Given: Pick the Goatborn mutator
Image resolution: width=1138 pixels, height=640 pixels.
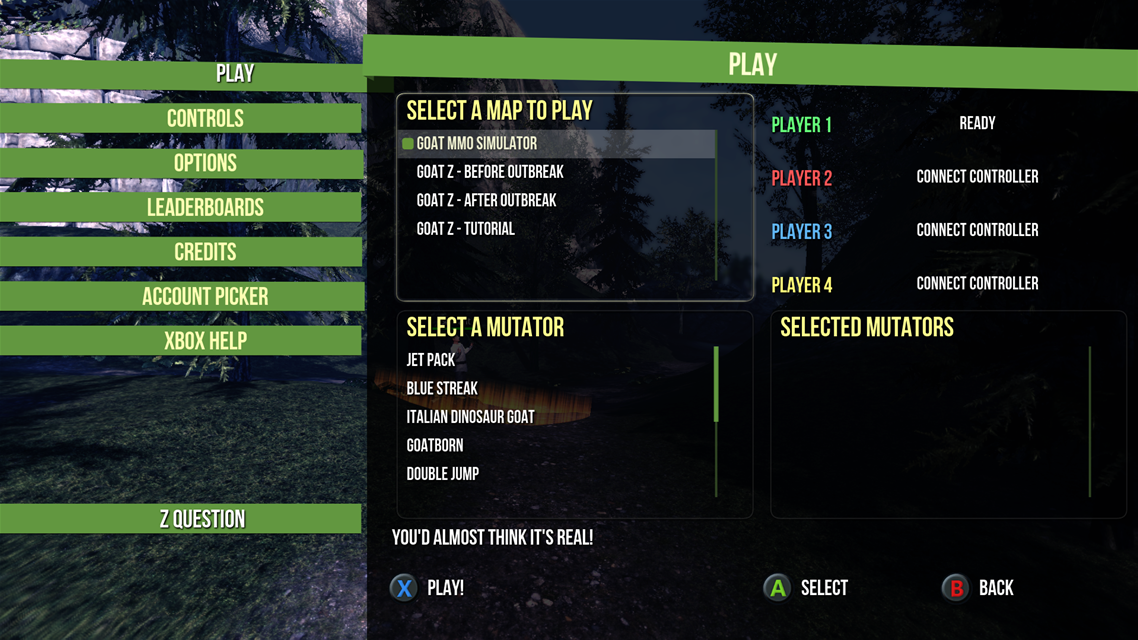Looking at the screenshot, I should coord(435,445).
